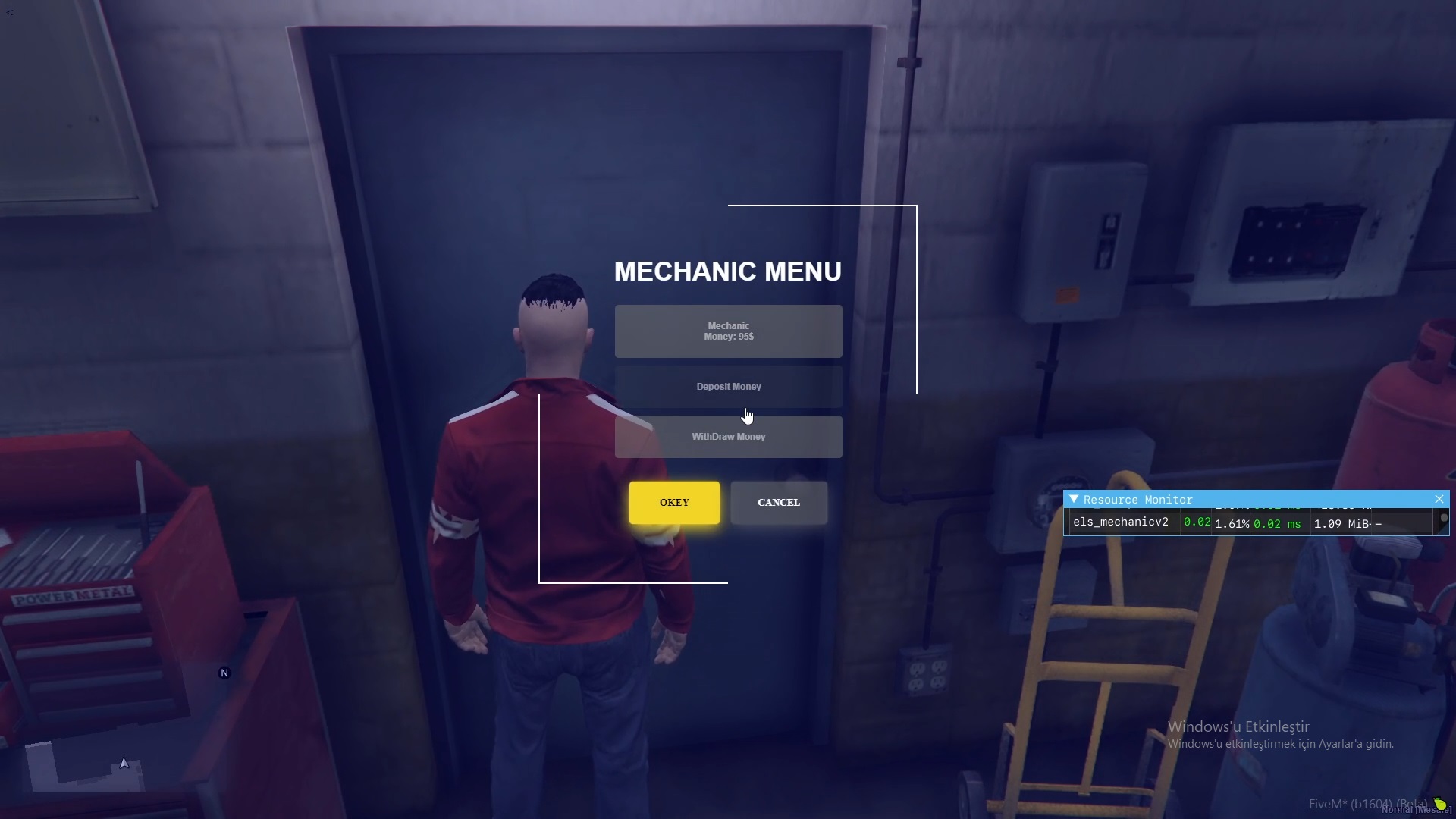This screenshot has height=819, width=1456.
Task: Click the yellow leaf icon near FiveM watermark
Action: click(1439, 802)
